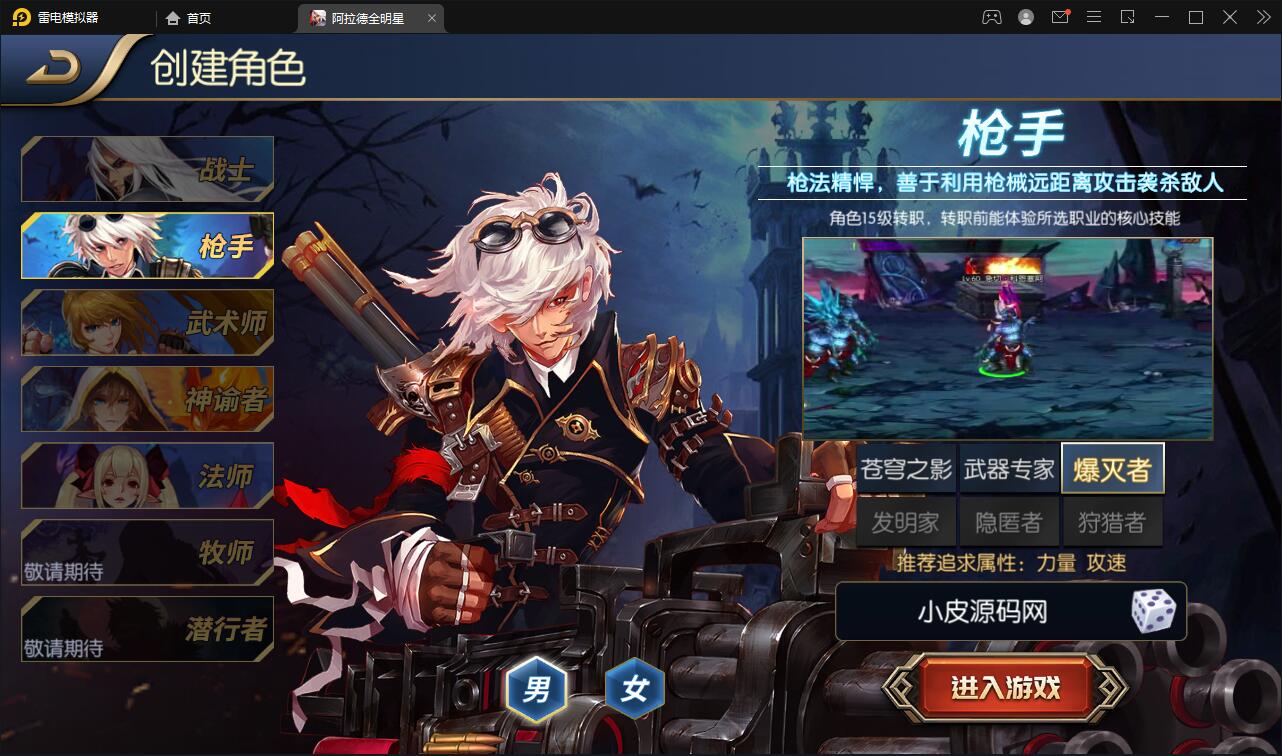Click the minimize icon in the title bar
This screenshot has height=756, width=1282.
pos(1163,17)
